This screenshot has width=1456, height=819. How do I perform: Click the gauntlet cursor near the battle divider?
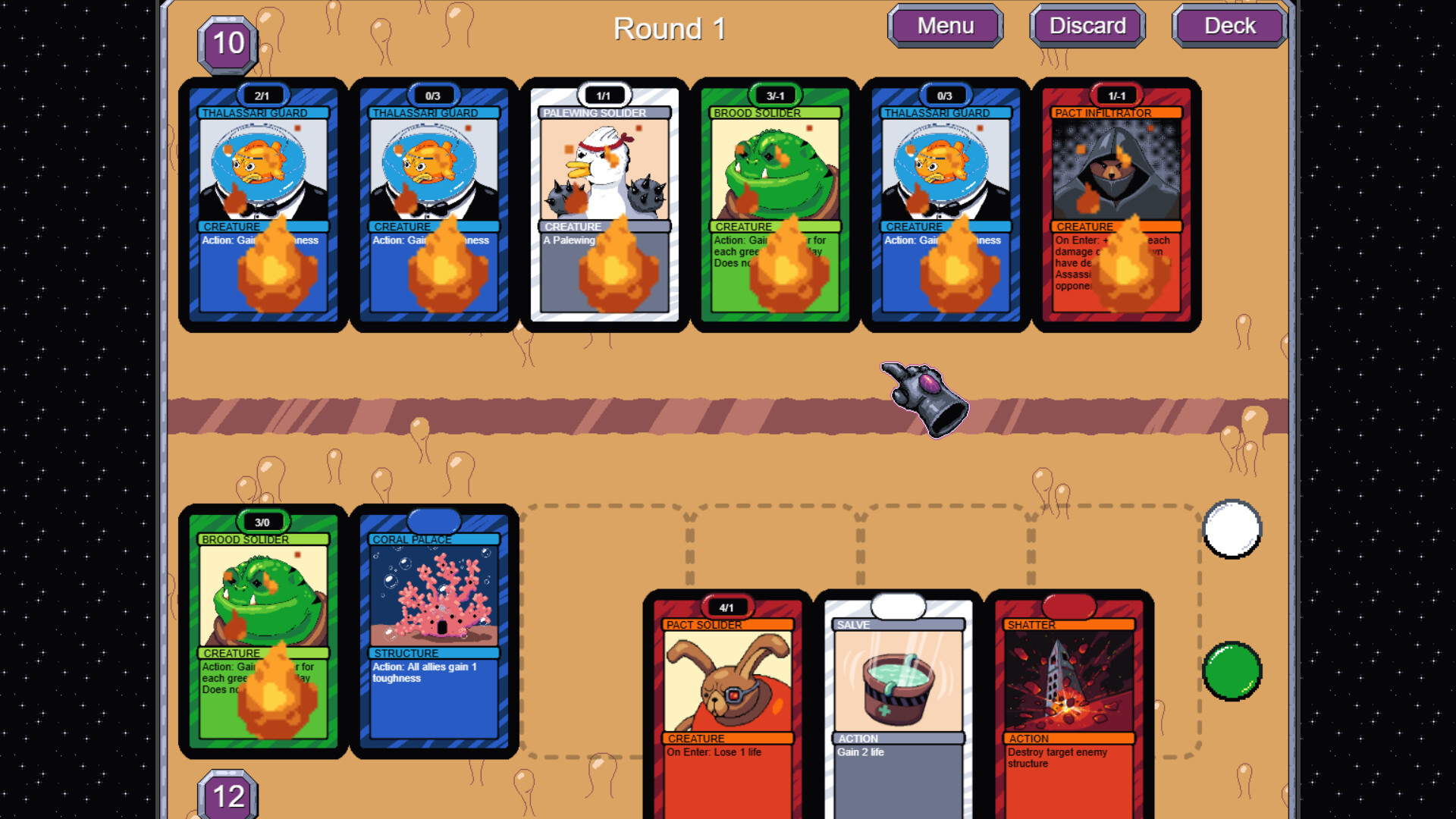[925, 402]
